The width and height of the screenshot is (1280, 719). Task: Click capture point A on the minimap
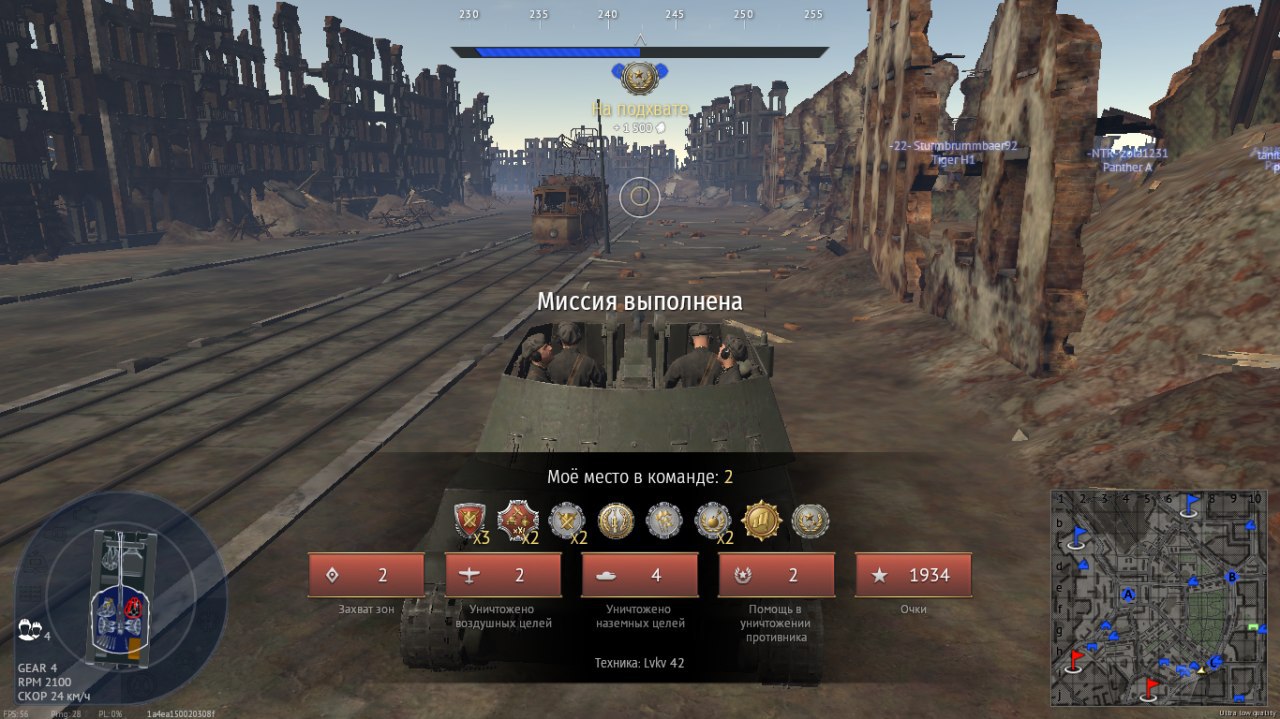1129,595
